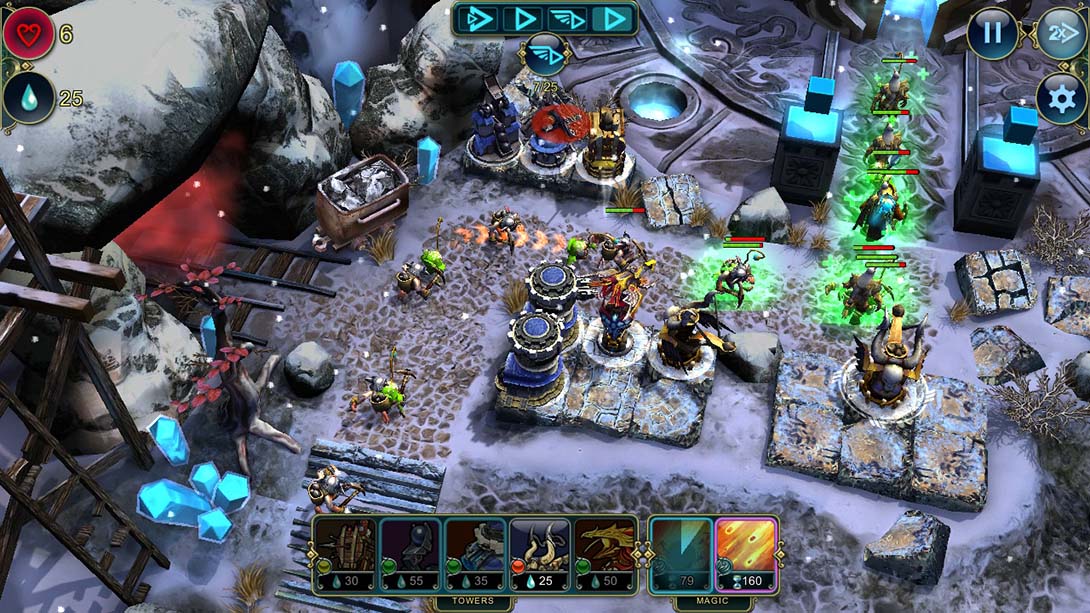
Task: Toggle the 2x fast-forward speed
Action: 1060,33
